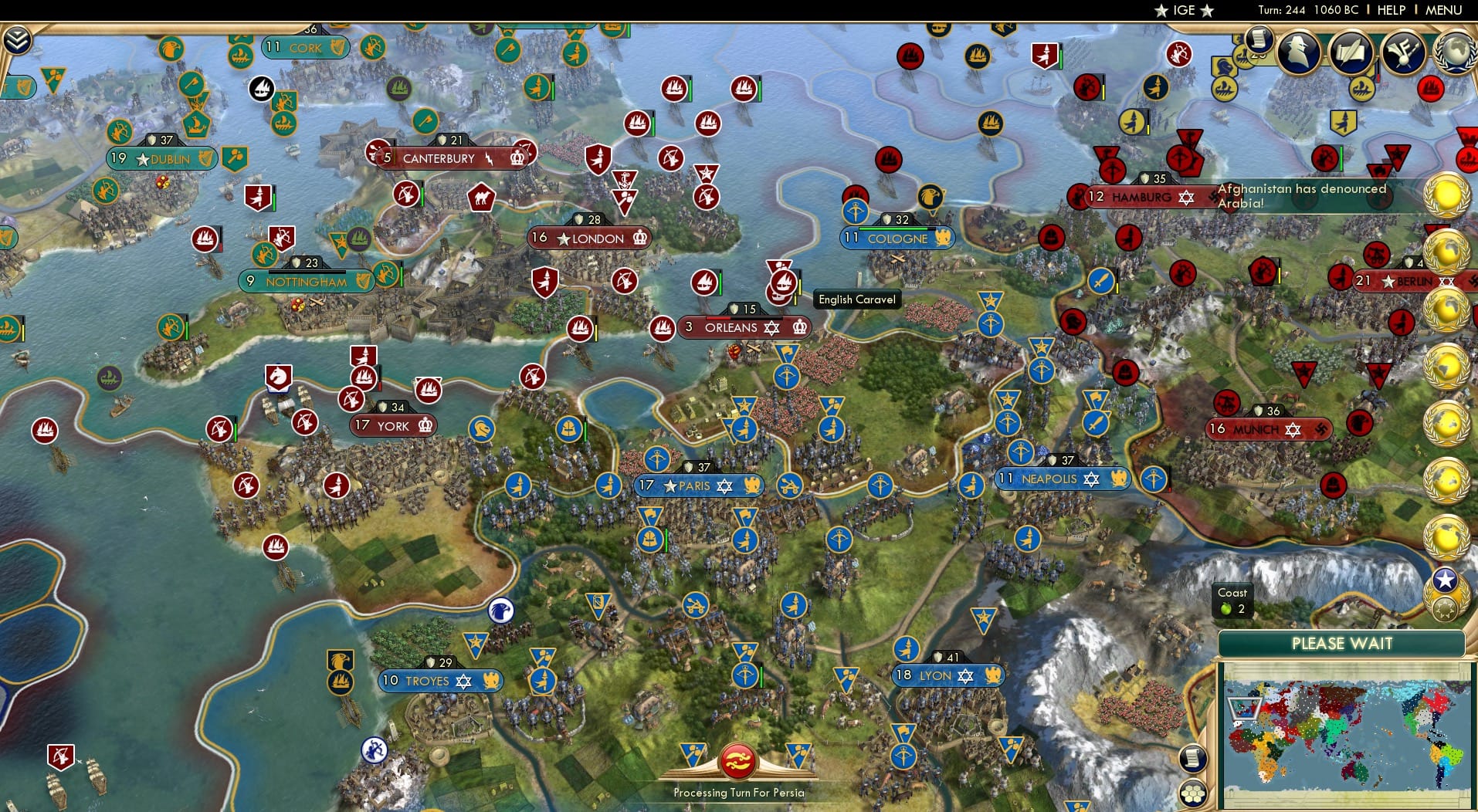This screenshot has width=1478, height=812.
Task: Select the English Caravel ship flag icon
Action: click(782, 283)
